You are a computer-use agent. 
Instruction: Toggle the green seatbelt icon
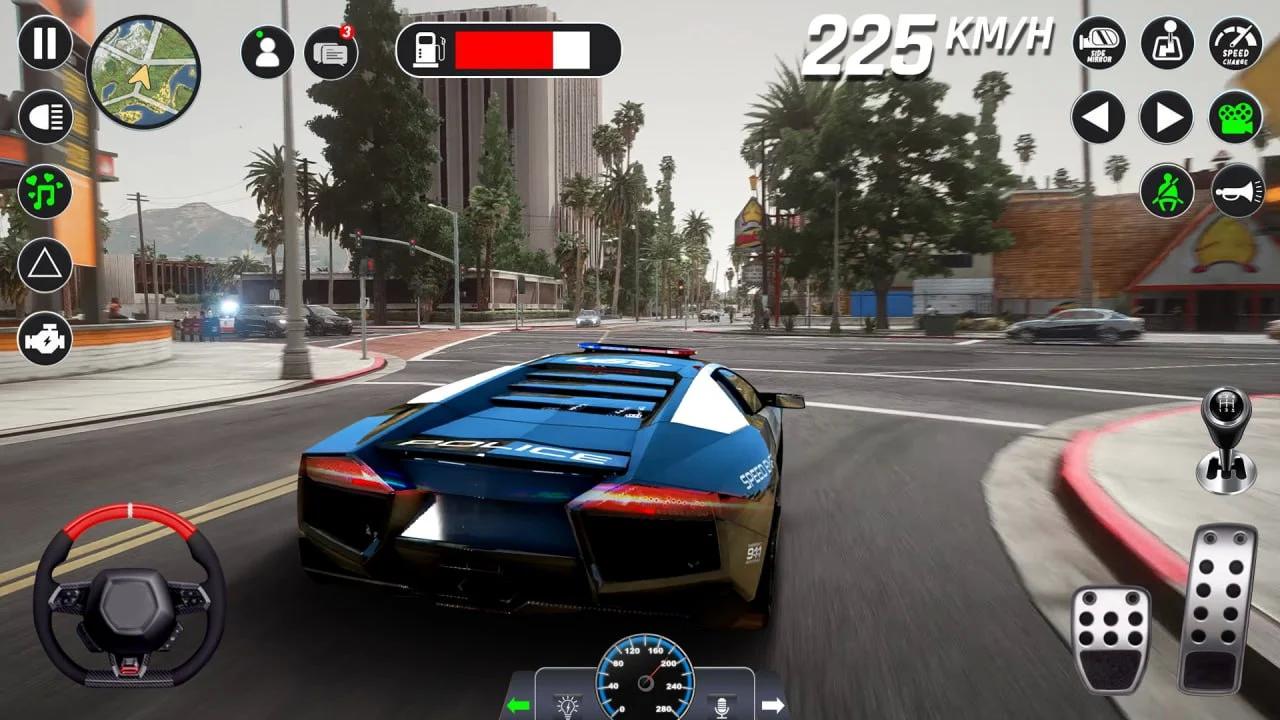pyautogui.click(x=1167, y=190)
